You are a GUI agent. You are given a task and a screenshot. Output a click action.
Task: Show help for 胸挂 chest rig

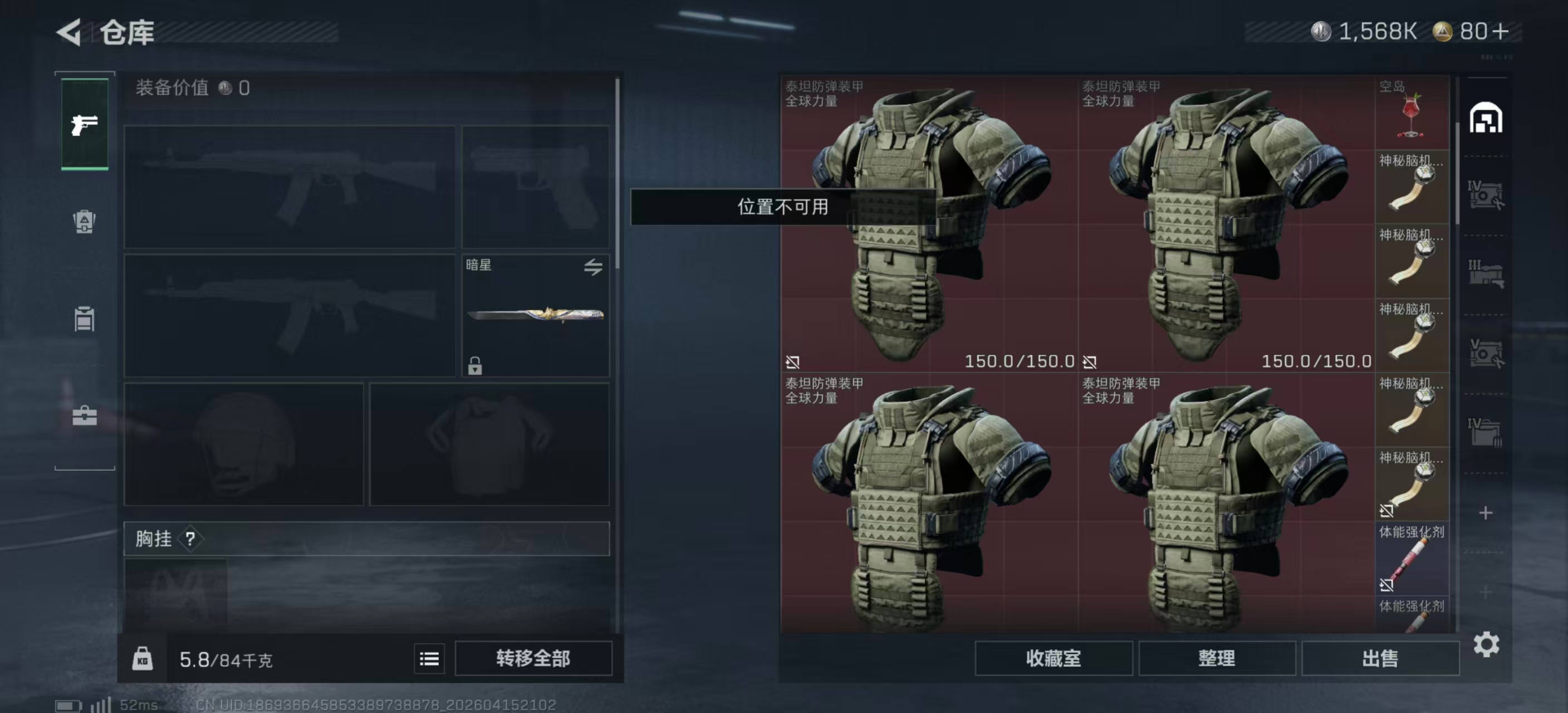[190, 539]
